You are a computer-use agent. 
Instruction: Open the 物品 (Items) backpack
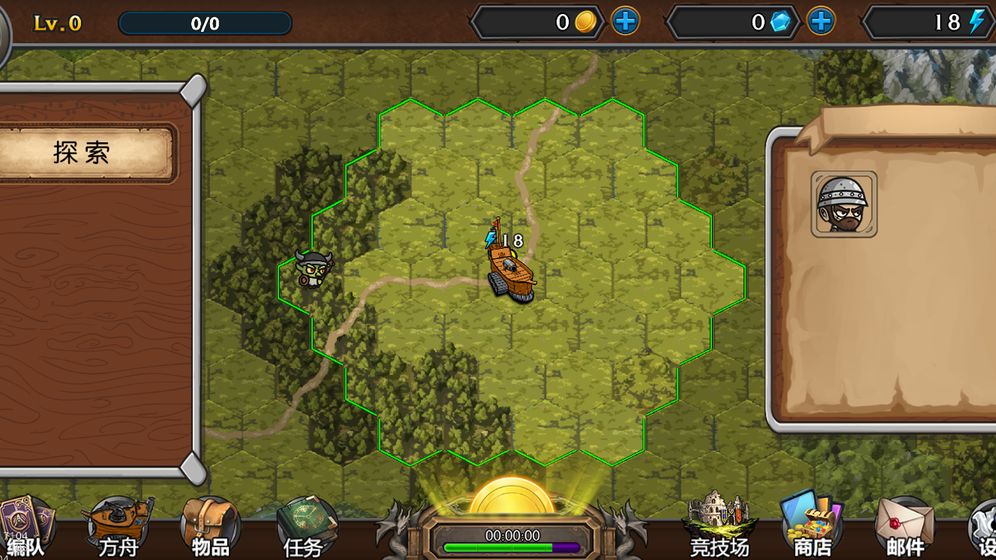click(x=210, y=526)
